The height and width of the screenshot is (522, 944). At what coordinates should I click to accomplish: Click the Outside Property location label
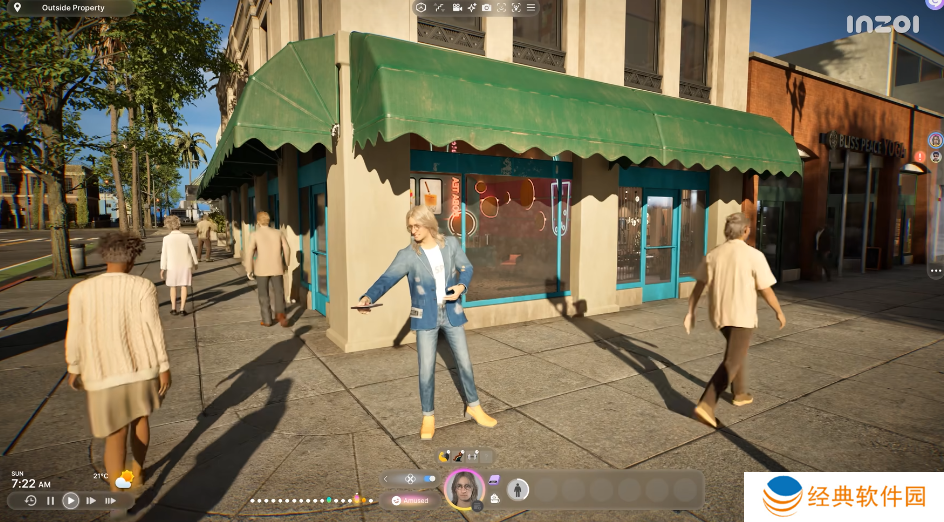[x=70, y=7]
